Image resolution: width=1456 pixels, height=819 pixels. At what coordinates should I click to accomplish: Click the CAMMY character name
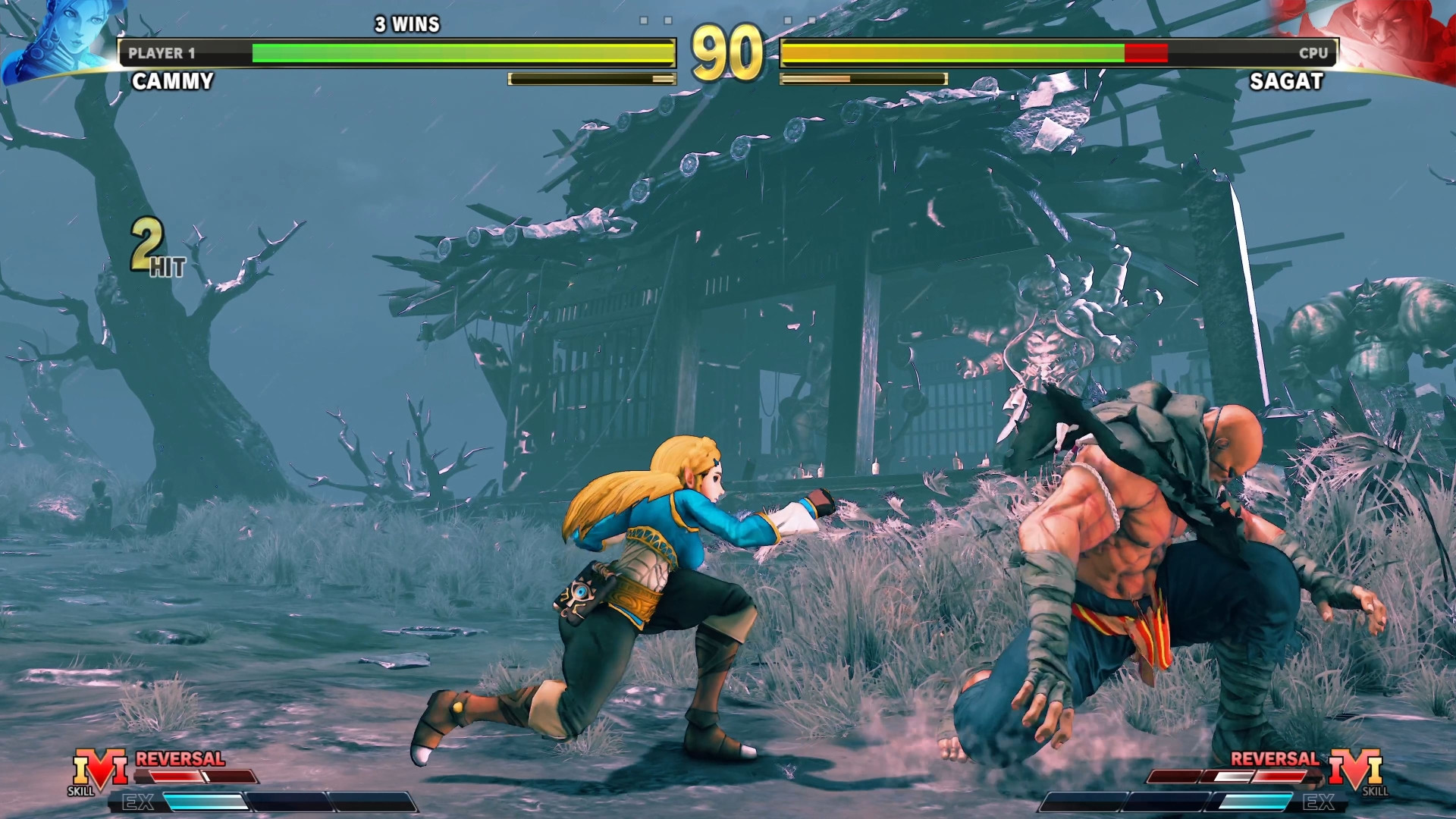[172, 82]
